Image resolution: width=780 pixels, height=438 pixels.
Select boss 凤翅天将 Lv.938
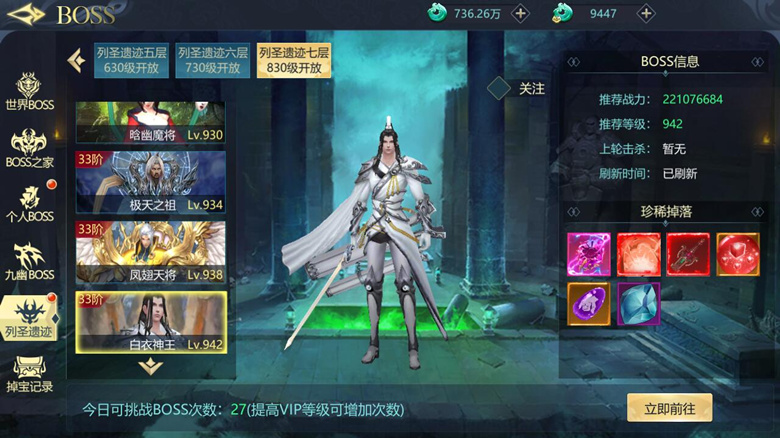tap(150, 252)
